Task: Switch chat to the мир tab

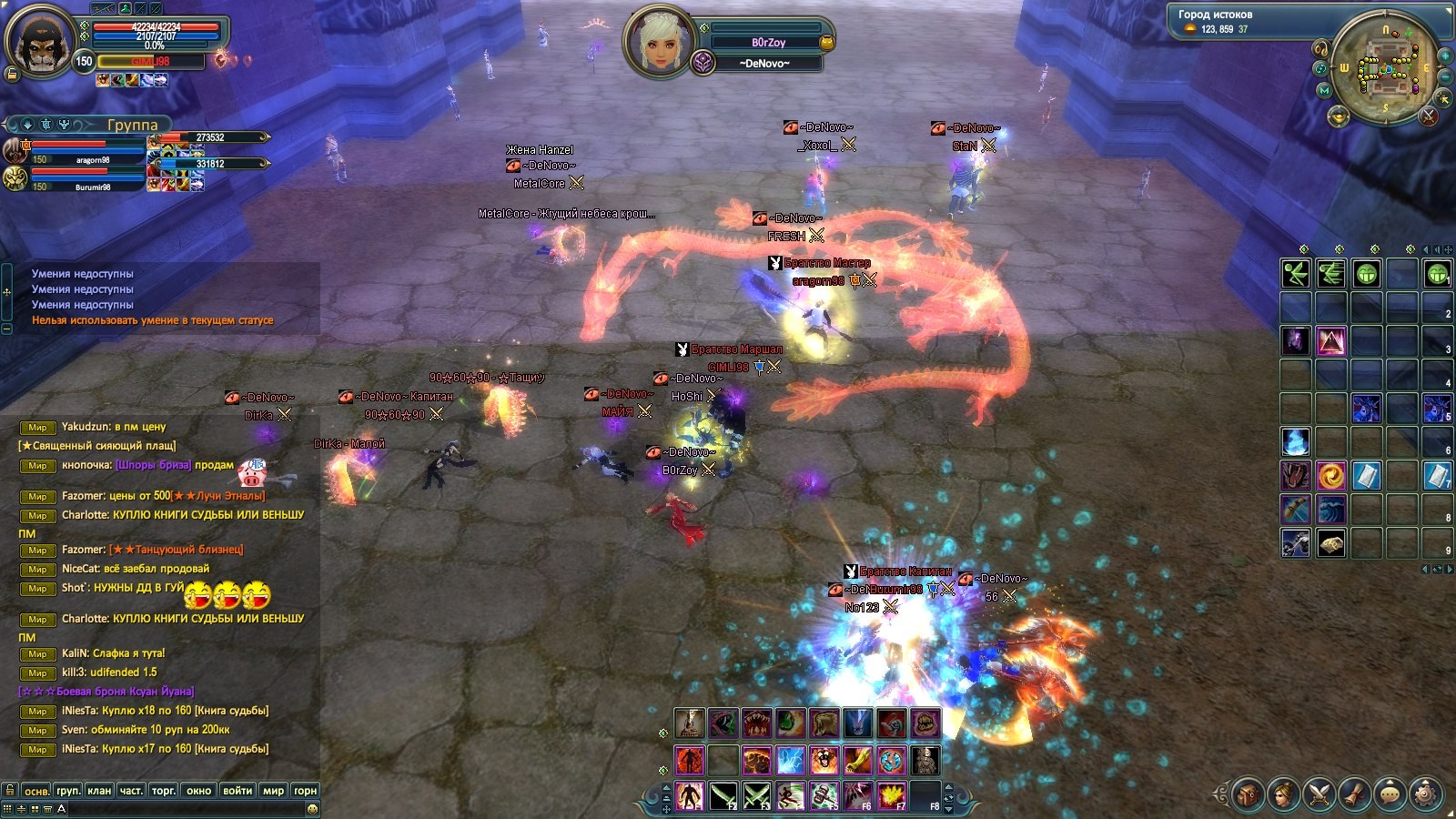Action: coord(273,791)
